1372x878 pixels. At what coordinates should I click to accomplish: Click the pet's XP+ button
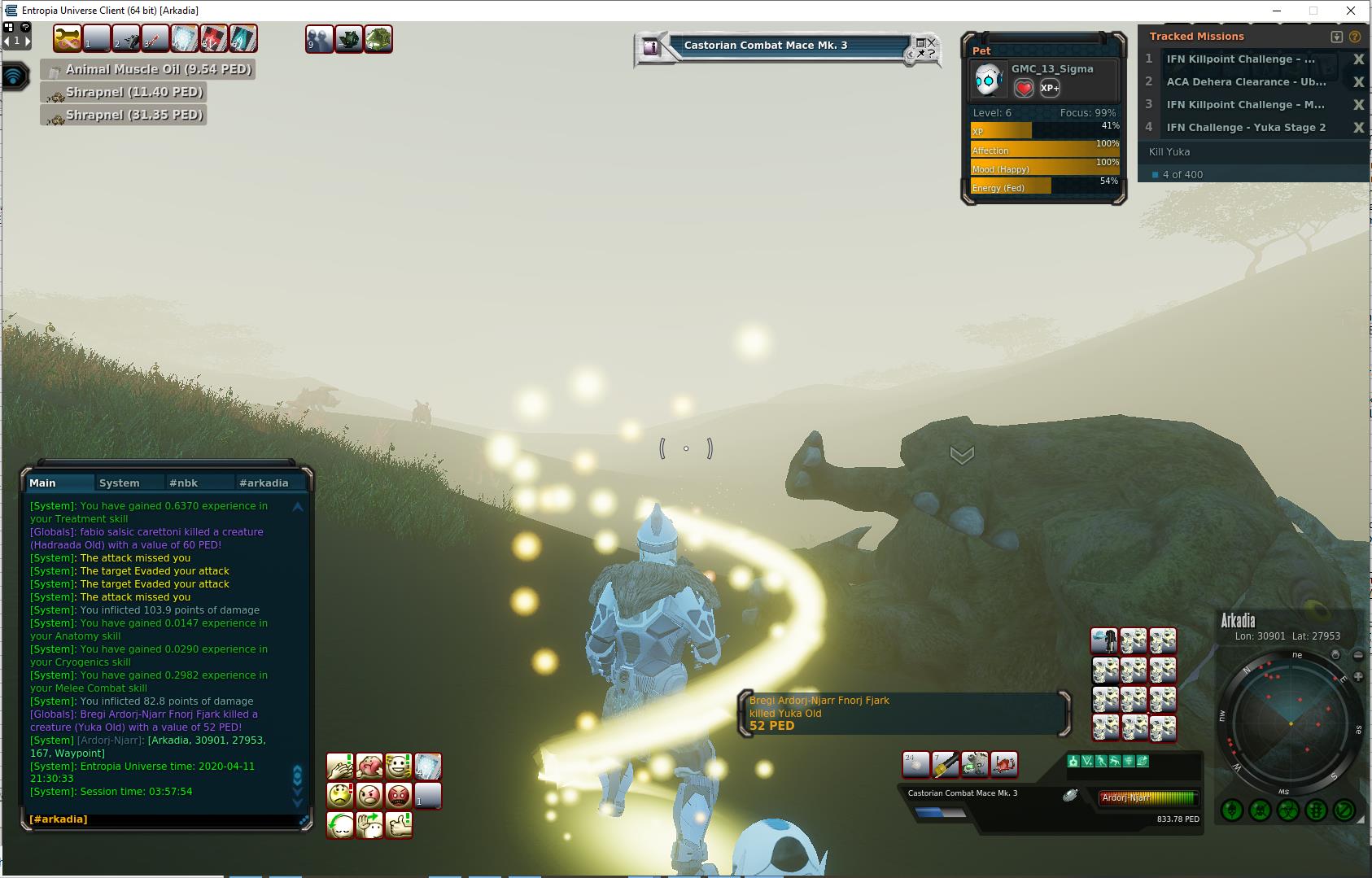point(1050,88)
